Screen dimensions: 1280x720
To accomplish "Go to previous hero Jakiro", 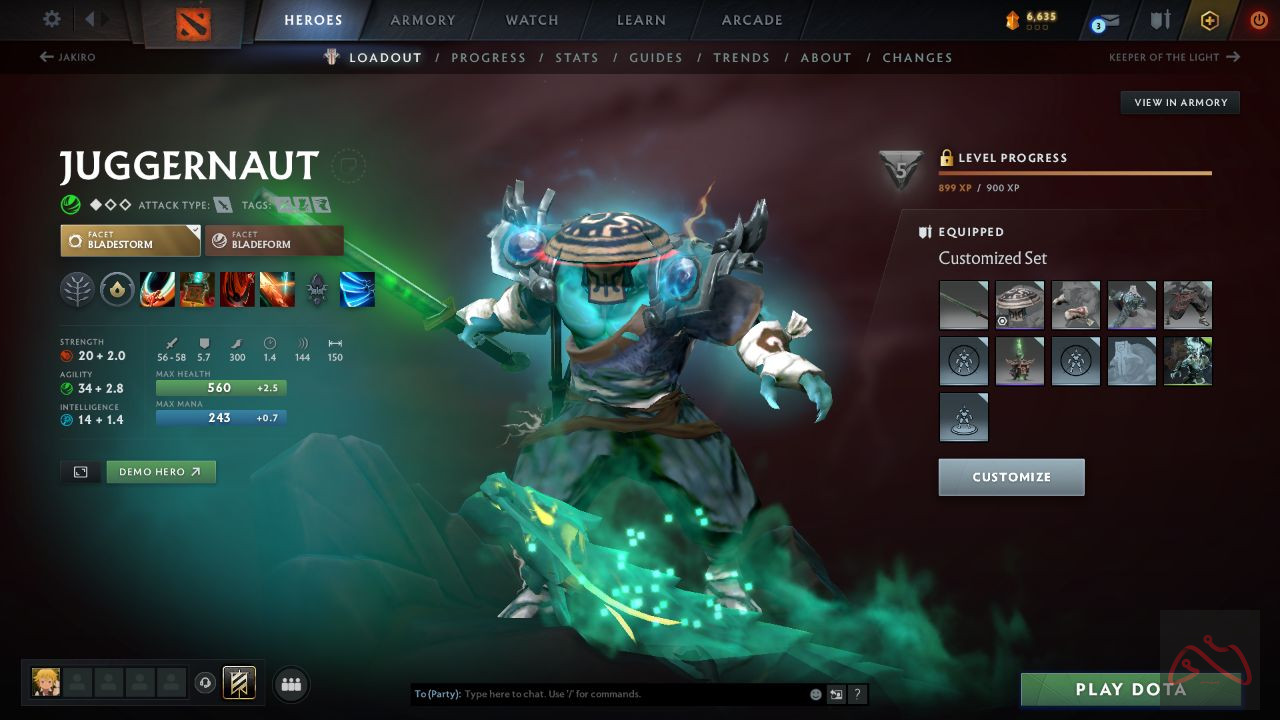I will (x=68, y=57).
